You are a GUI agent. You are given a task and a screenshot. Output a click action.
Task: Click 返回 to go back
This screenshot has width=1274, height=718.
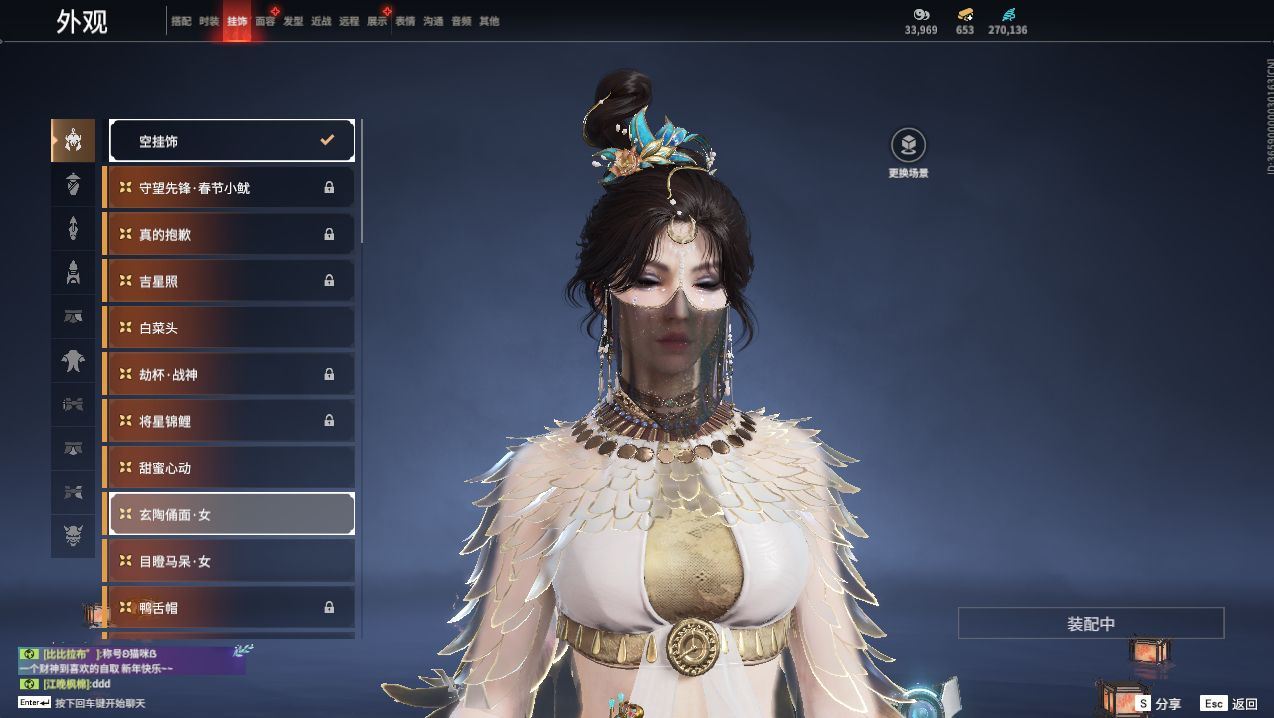[1231, 704]
